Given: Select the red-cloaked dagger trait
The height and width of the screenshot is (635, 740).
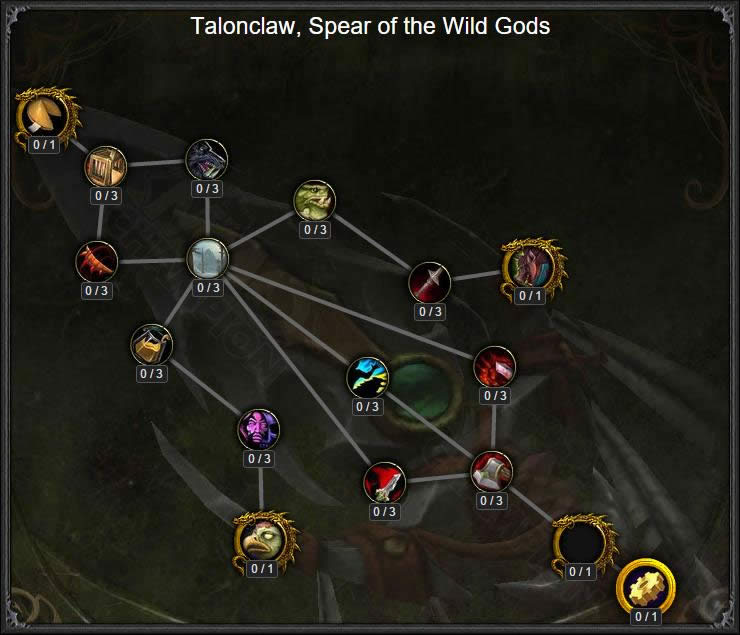Looking at the screenshot, I should pyautogui.click(x=385, y=483).
